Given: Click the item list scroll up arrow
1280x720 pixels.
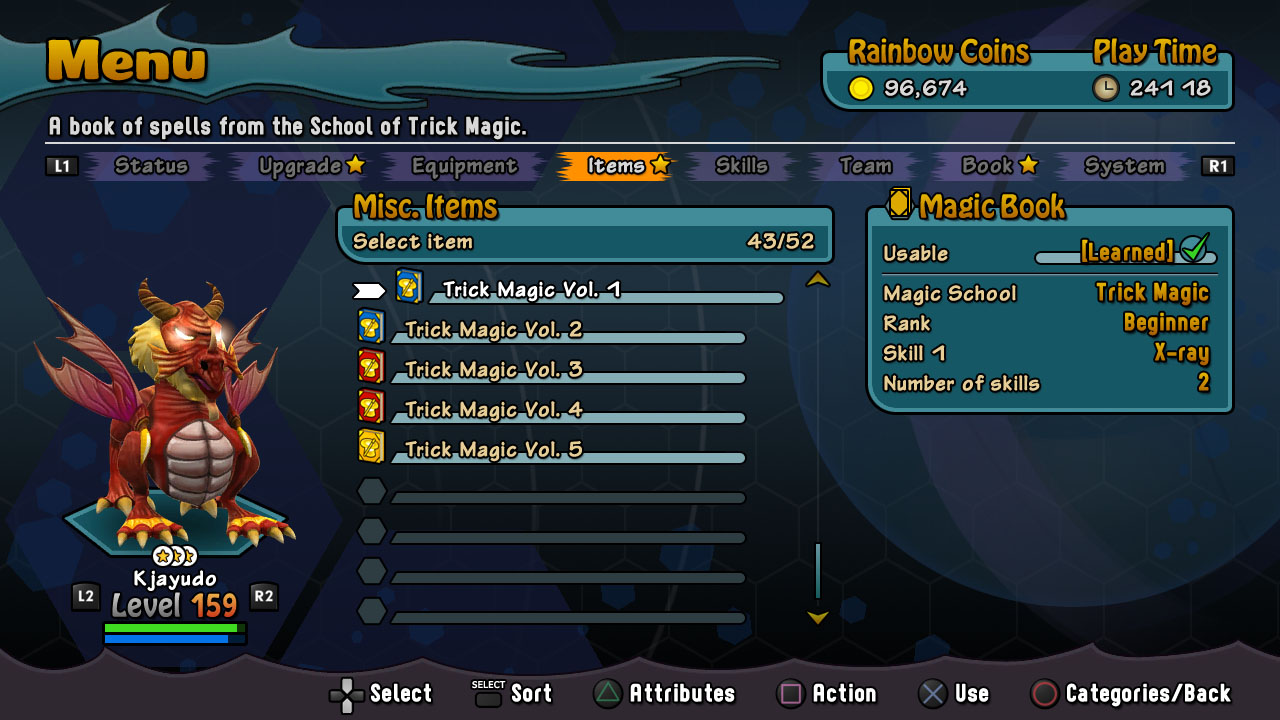Looking at the screenshot, I should pyautogui.click(x=818, y=280).
